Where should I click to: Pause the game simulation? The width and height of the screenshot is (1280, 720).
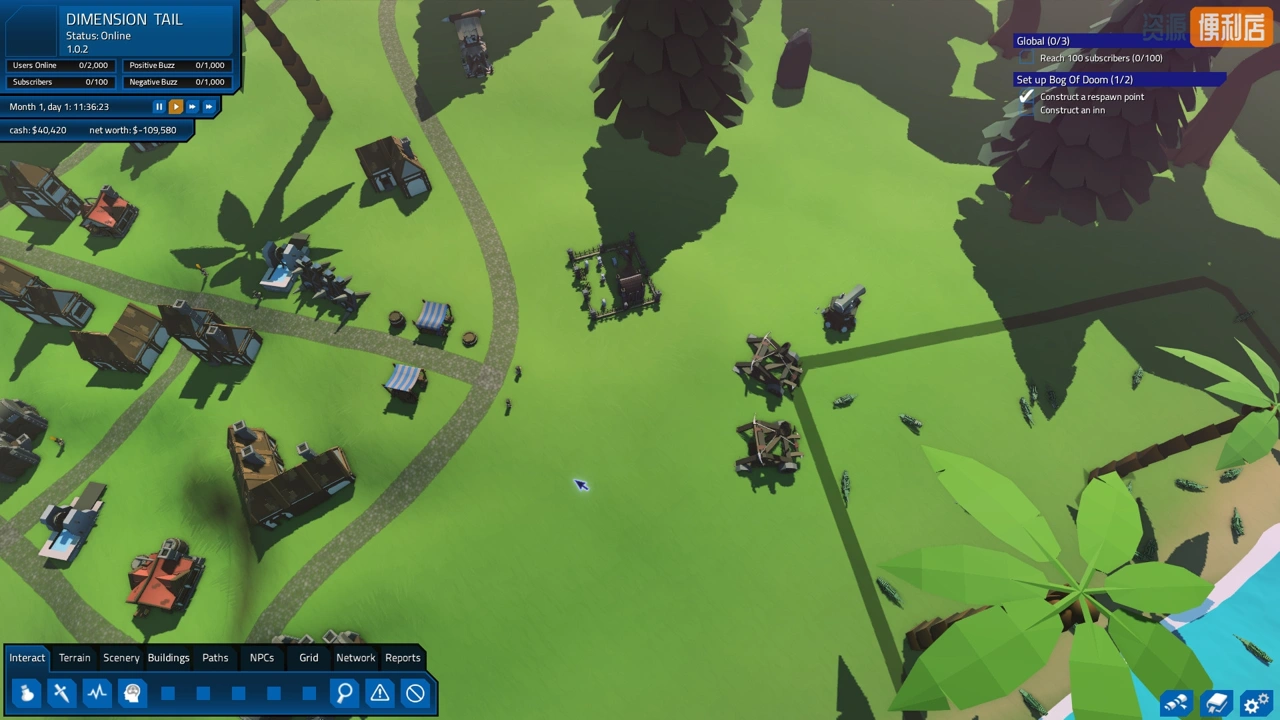pyautogui.click(x=158, y=106)
